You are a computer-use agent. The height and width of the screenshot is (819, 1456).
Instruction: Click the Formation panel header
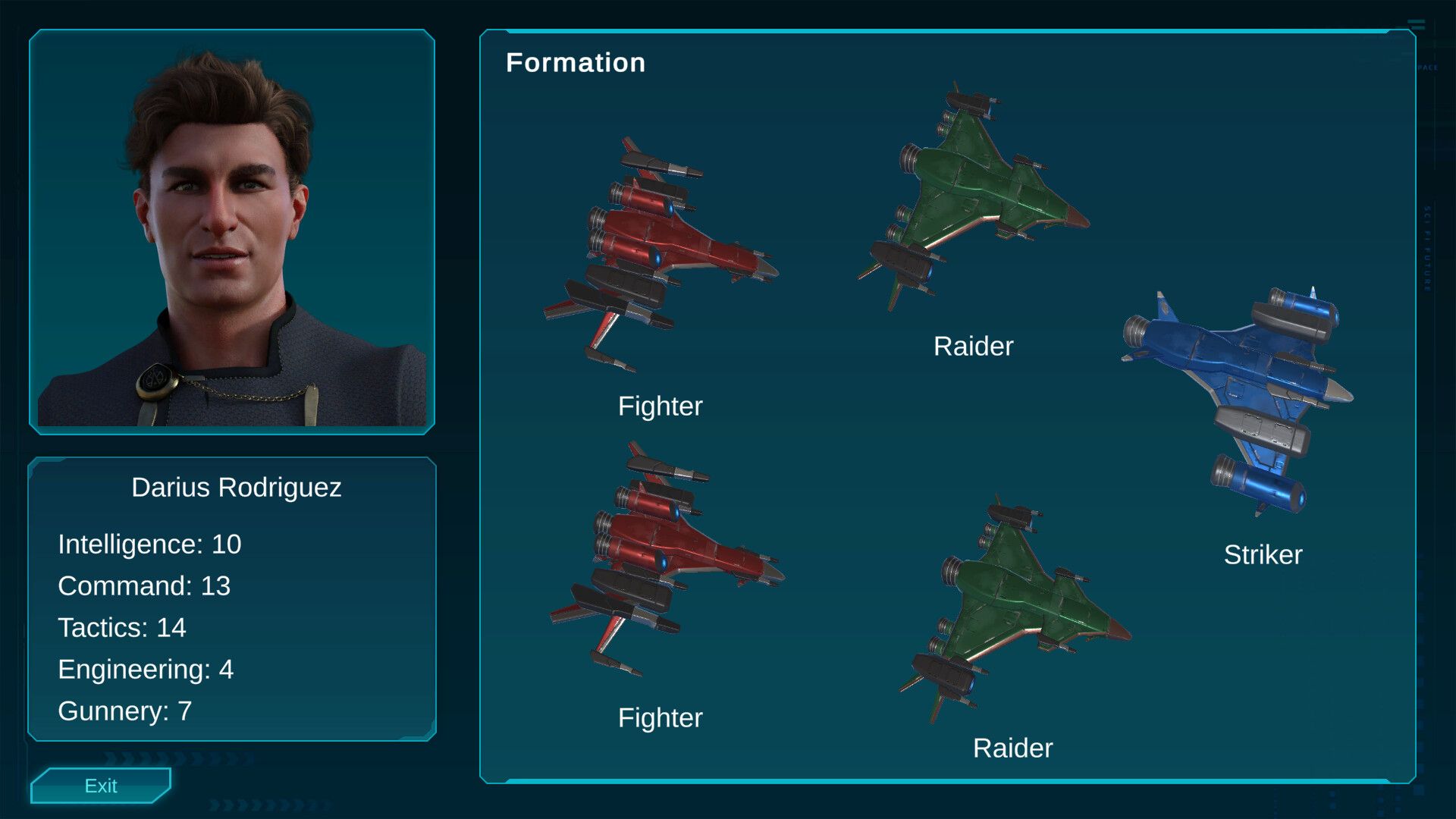tap(576, 62)
